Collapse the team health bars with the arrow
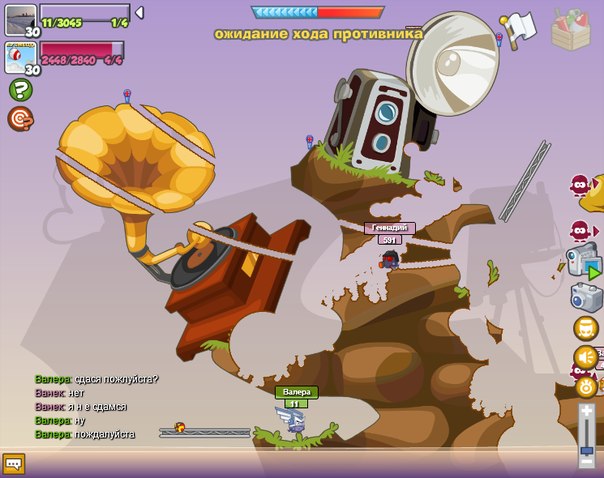 [139, 13]
